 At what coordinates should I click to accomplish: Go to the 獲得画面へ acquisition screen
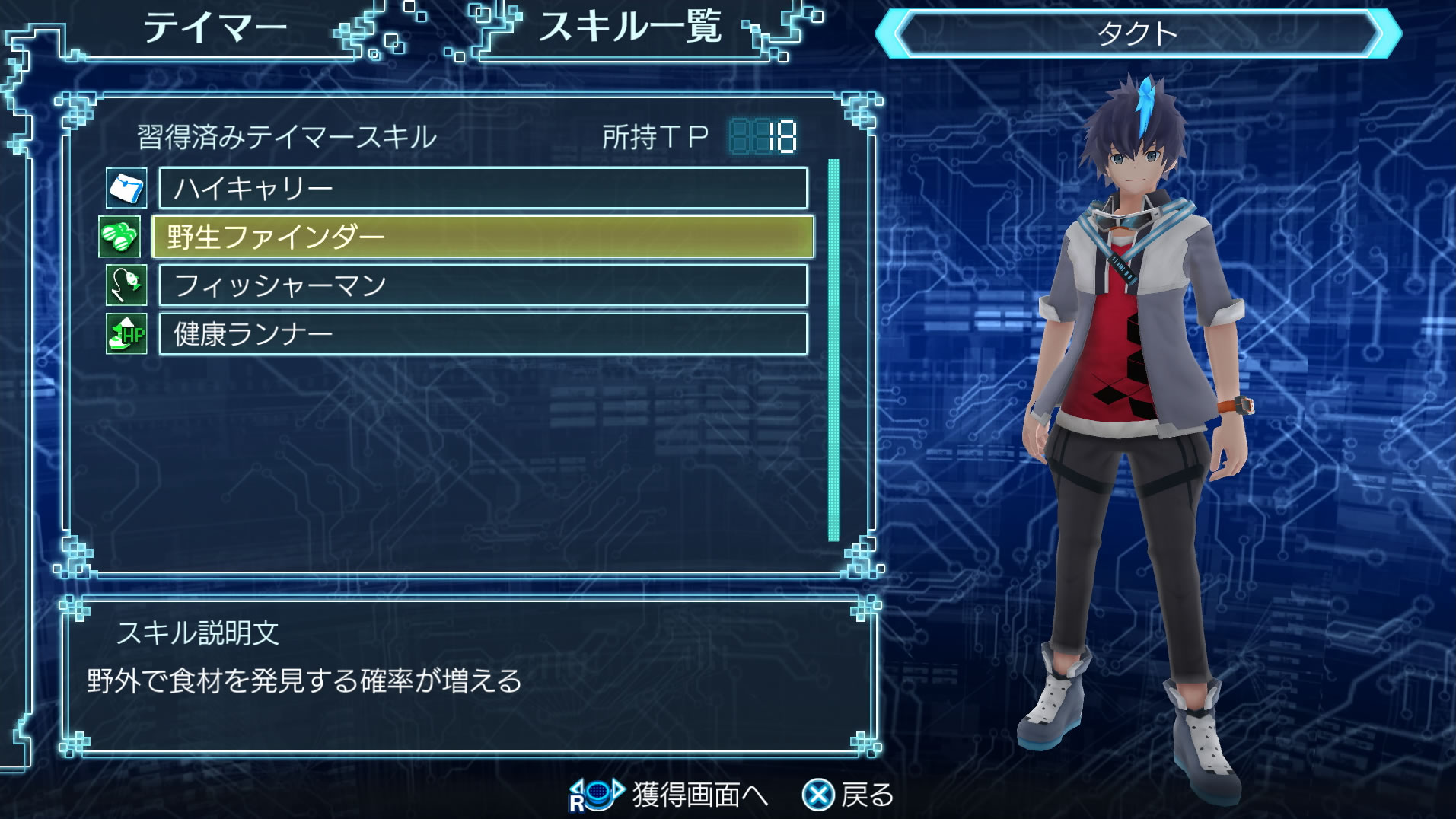pos(670,795)
